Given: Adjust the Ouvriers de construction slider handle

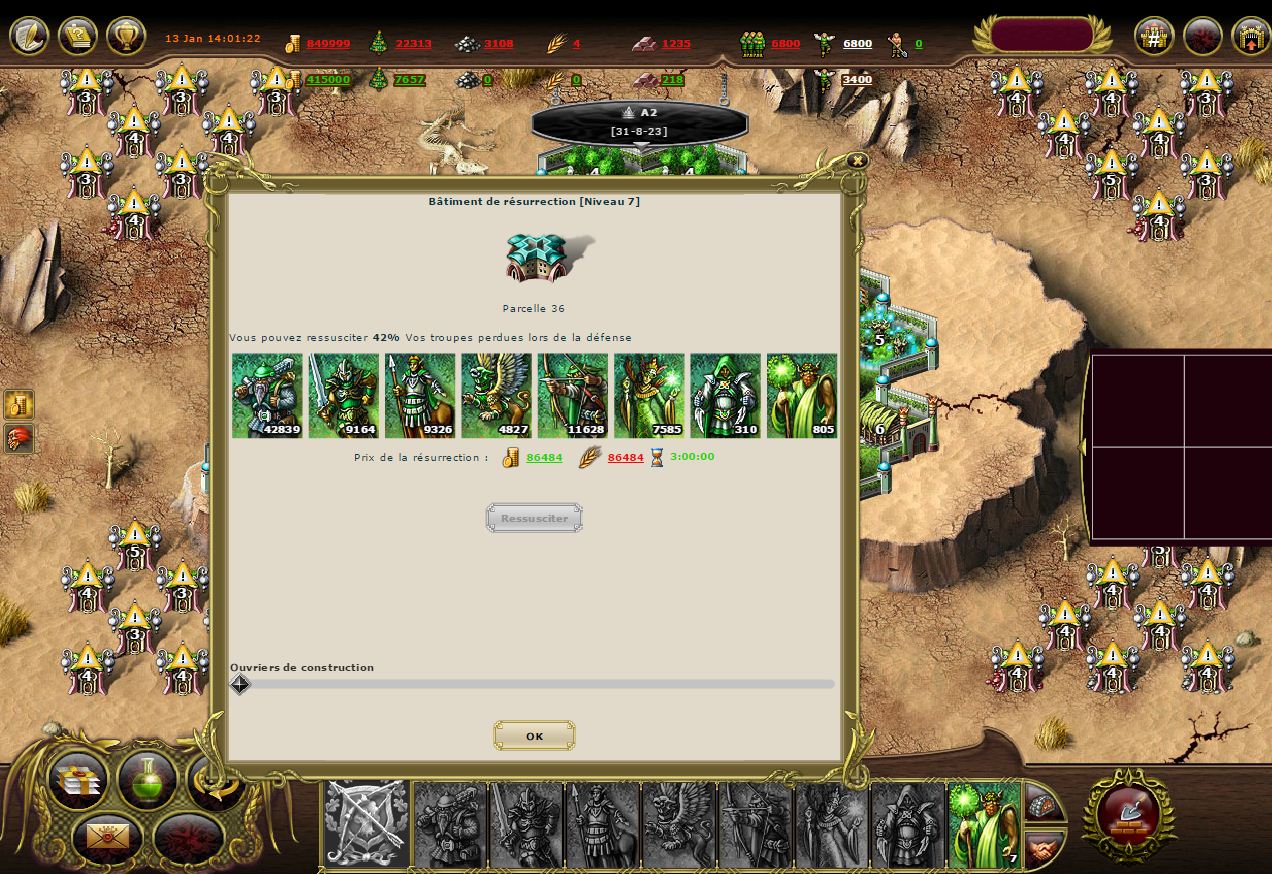Looking at the screenshot, I should (x=240, y=684).
